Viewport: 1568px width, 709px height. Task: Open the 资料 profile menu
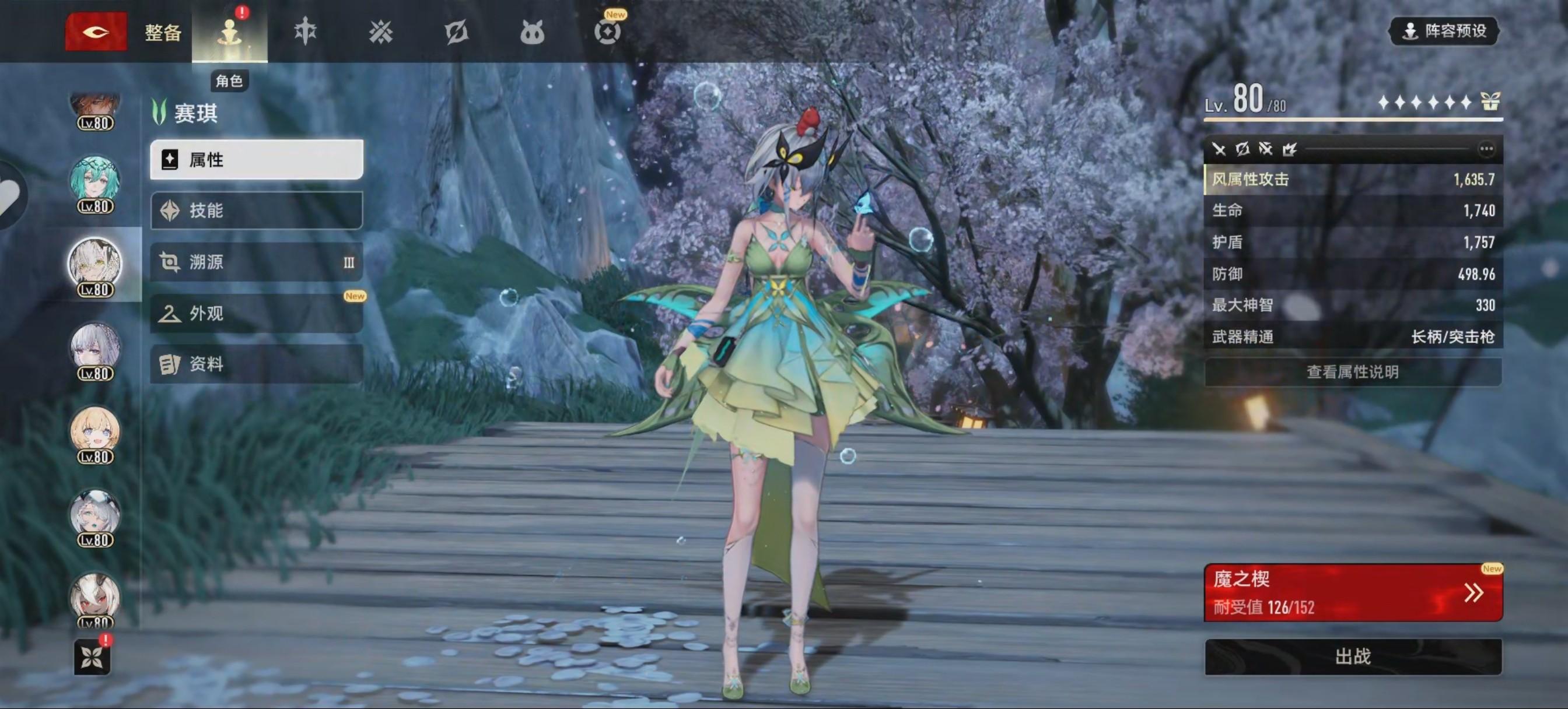click(256, 364)
